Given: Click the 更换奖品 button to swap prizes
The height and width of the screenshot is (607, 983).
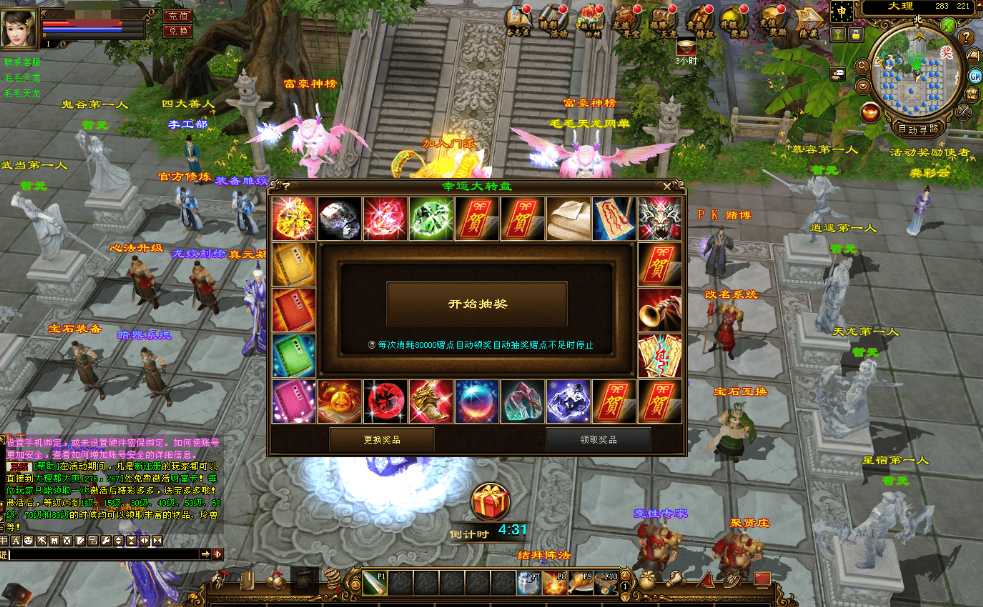Looking at the screenshot, I should click(x=381, y=439).
